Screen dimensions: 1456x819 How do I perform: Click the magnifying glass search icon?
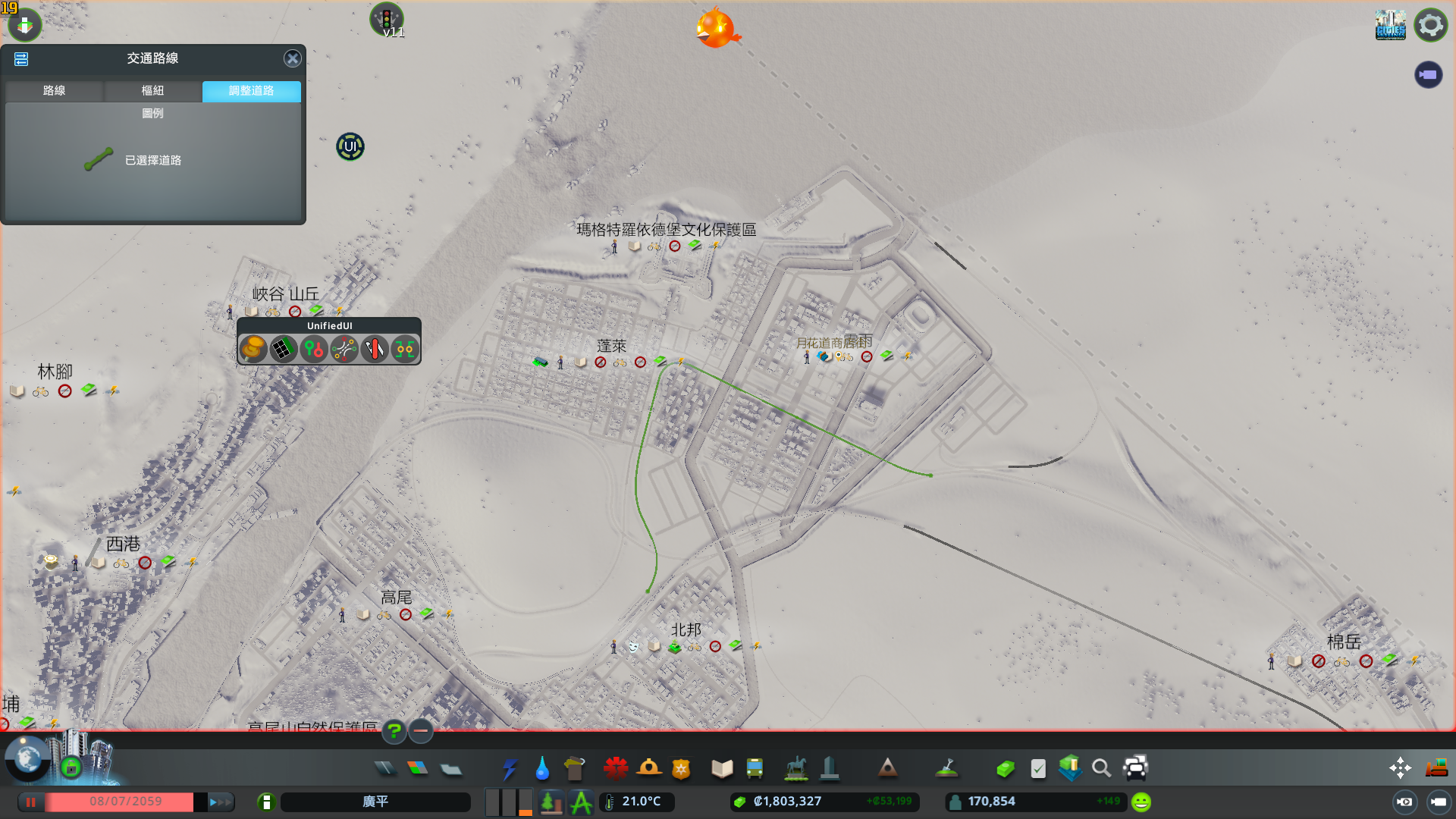[1101, 769]
